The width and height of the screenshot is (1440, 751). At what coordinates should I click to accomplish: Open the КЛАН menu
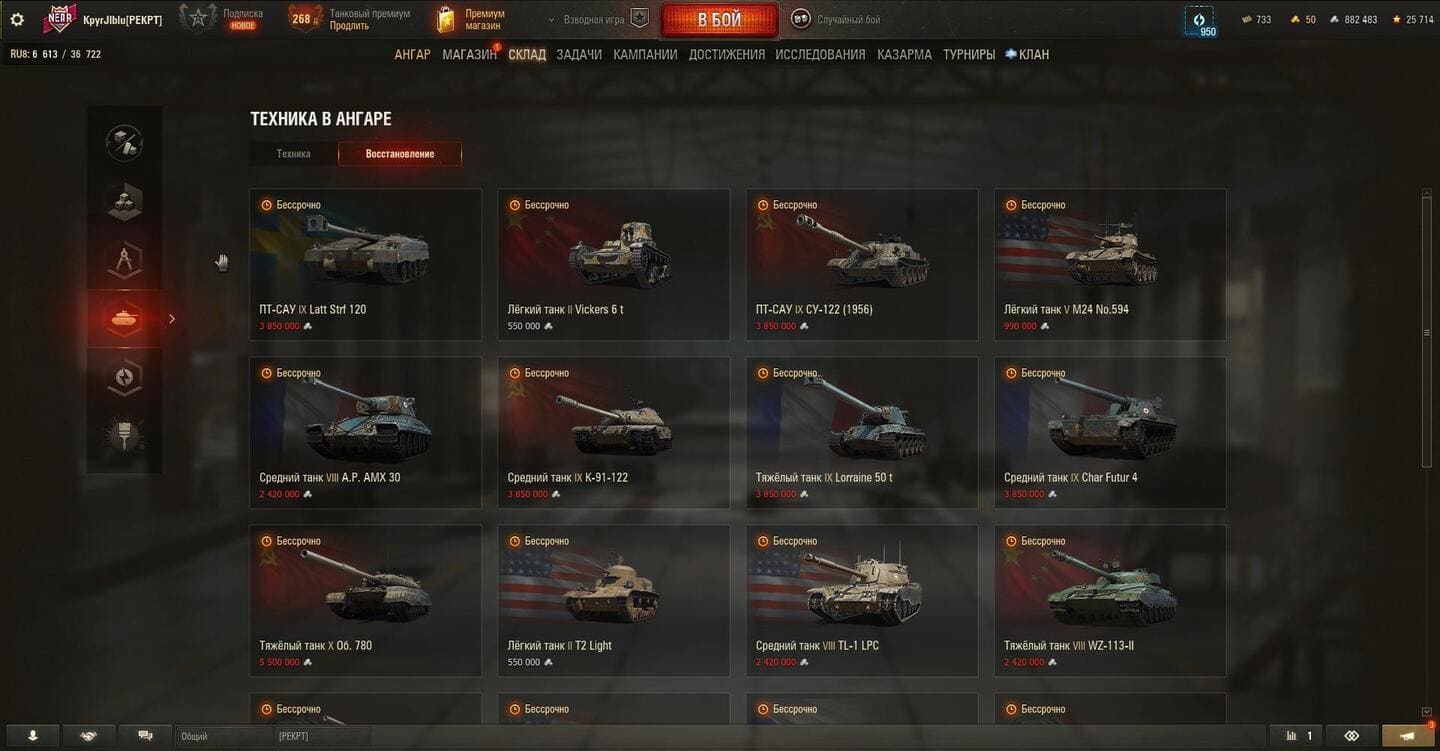pos(1028,55)
